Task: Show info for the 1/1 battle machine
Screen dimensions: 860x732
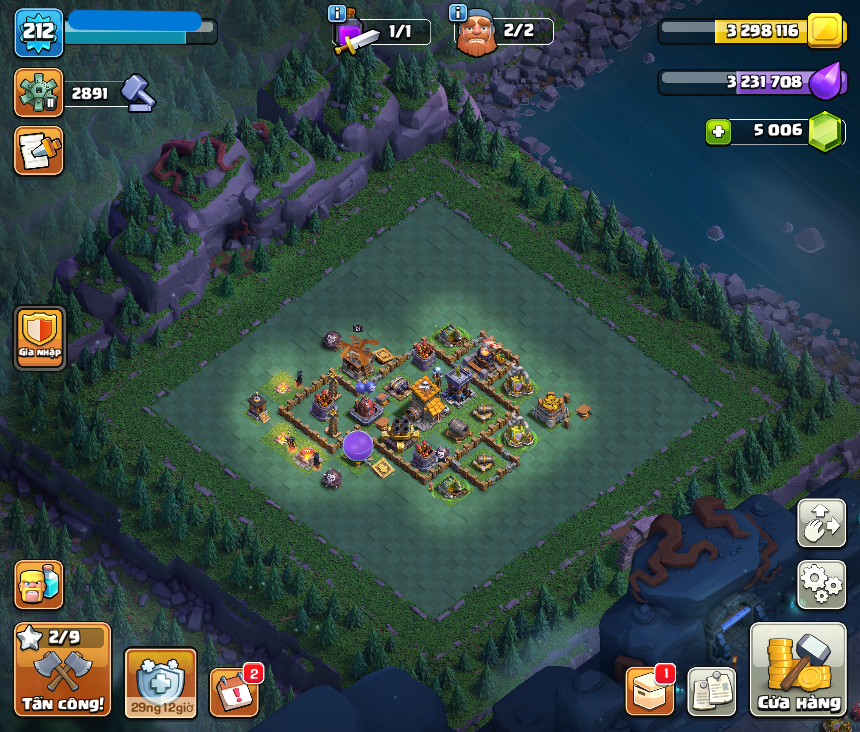Action: coord(337,13)
